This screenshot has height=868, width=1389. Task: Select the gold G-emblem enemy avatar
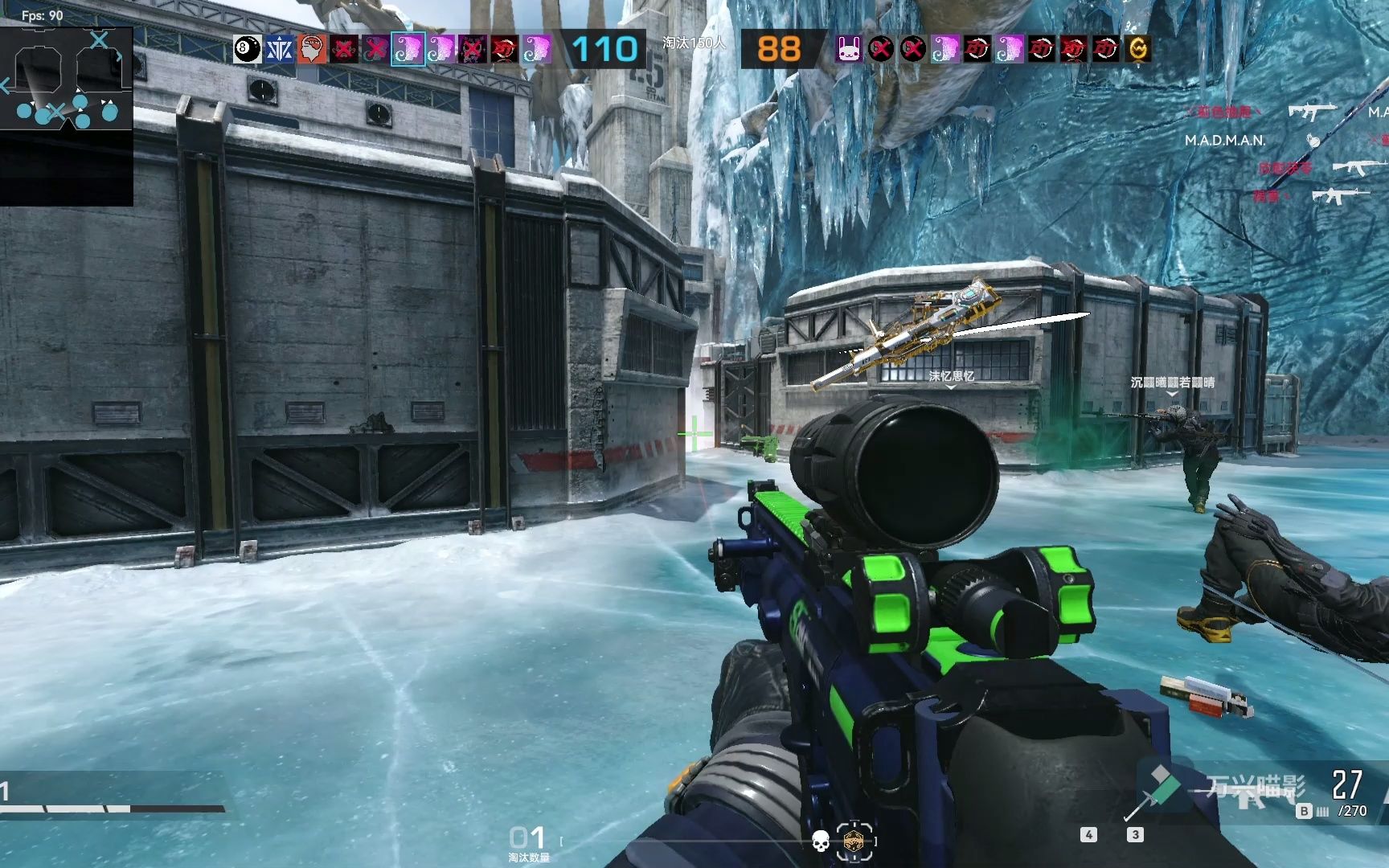[x=1137, y=49]
